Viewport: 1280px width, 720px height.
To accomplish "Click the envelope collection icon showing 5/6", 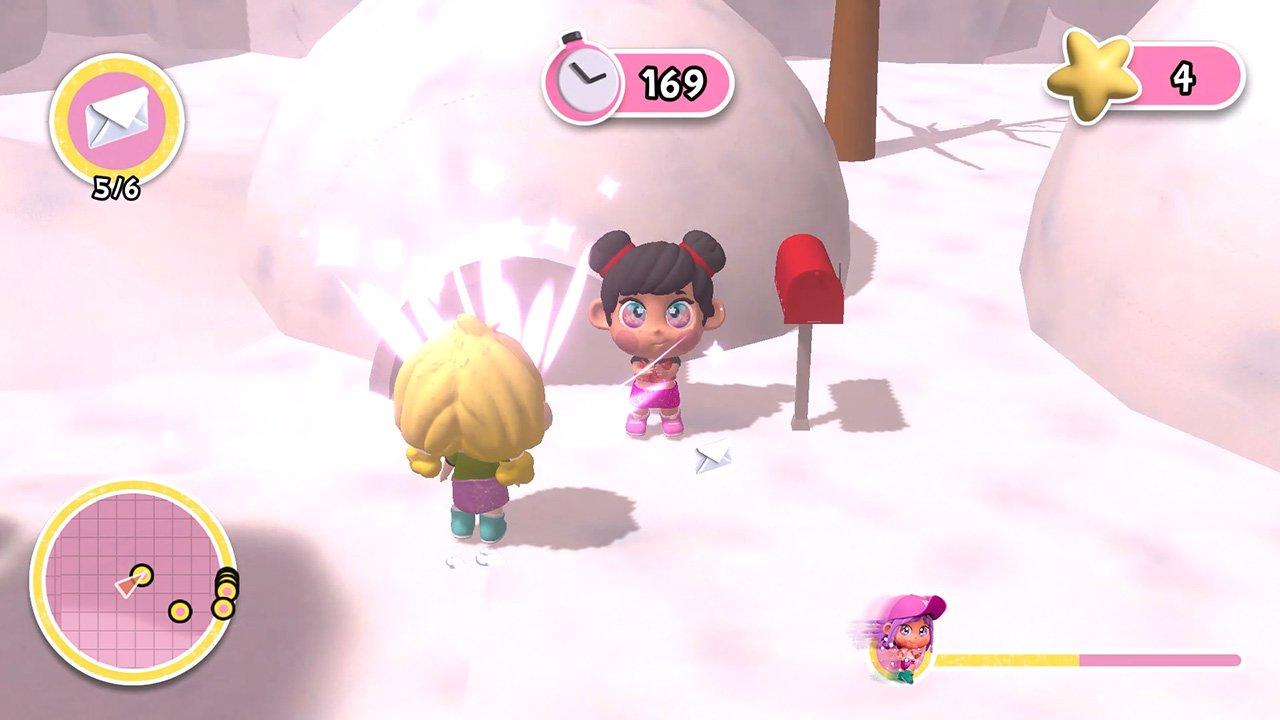I will tap(117, 117).
